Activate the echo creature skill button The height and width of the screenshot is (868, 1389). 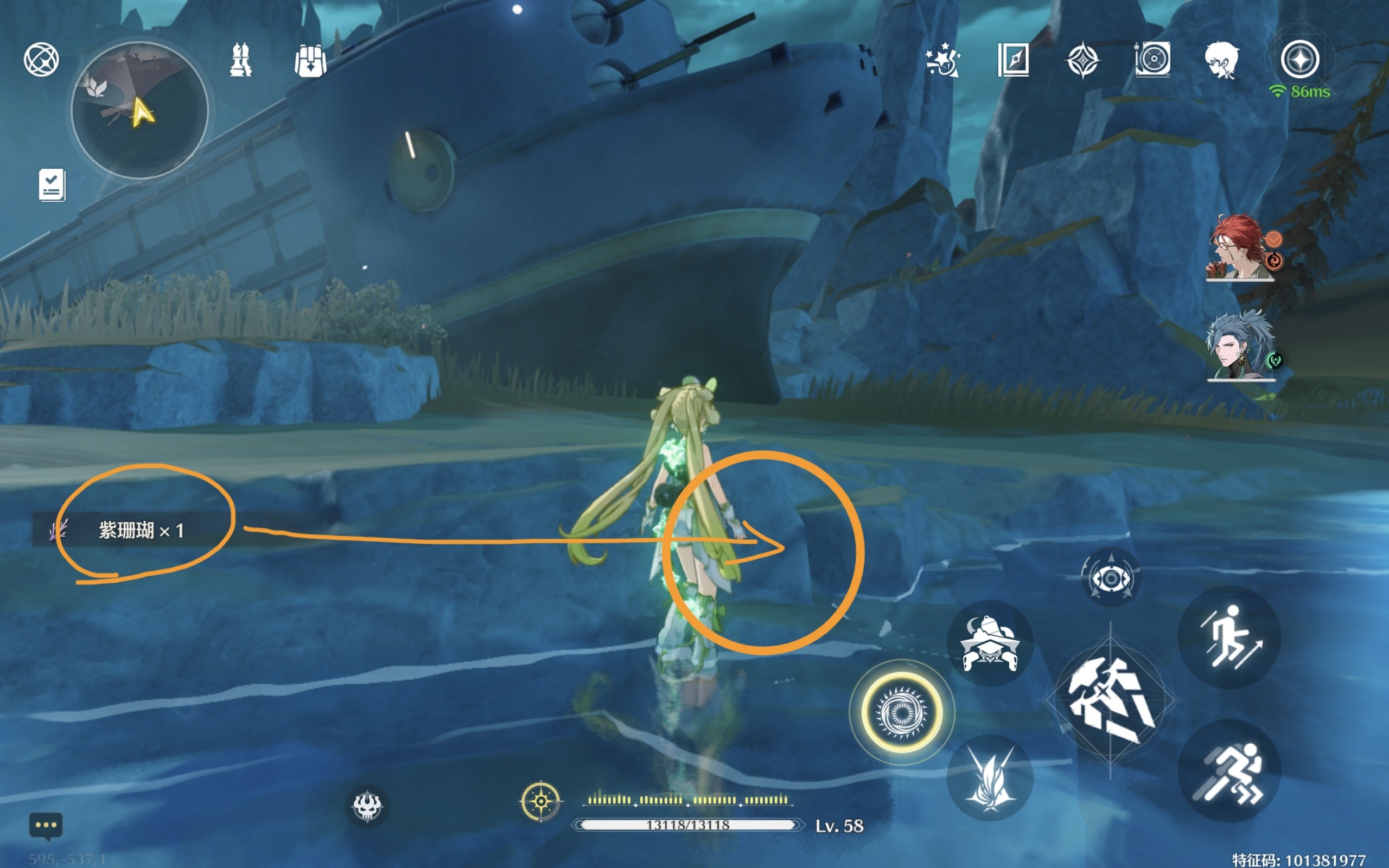coord(990,643)
